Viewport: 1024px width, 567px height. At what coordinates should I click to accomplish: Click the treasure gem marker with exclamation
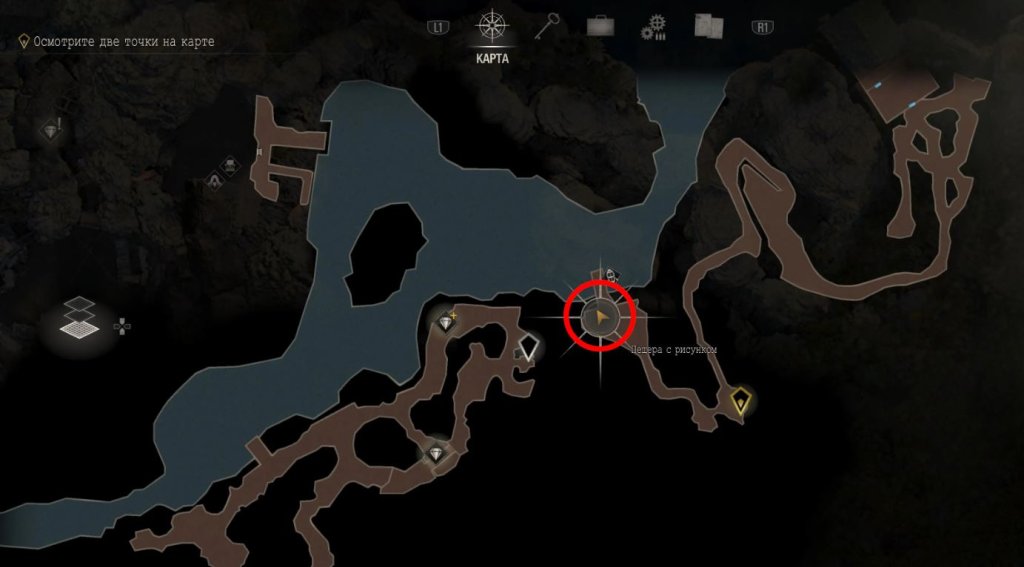coord(51,131)
